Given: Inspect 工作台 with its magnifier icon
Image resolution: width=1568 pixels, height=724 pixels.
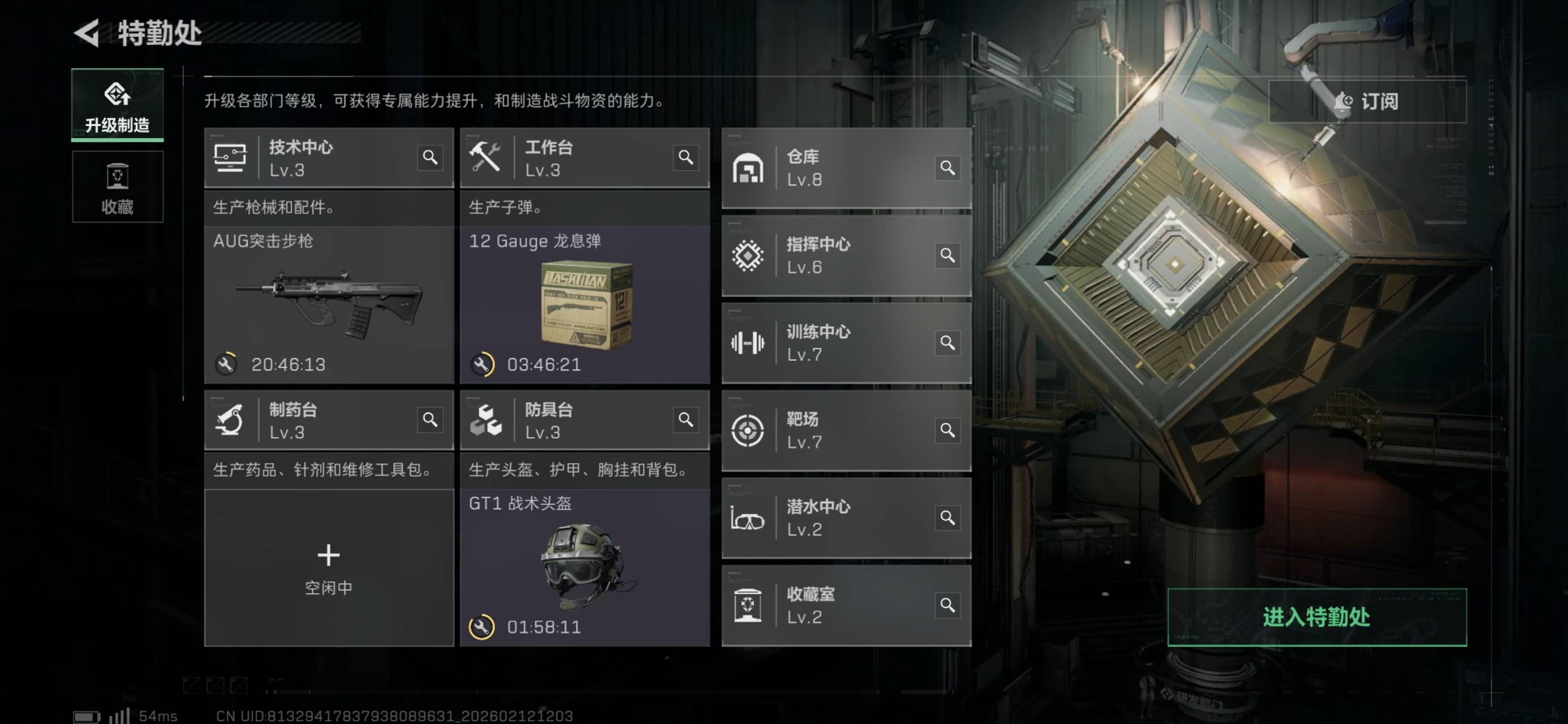Looking at the screenshot, I should coord(686,158).
